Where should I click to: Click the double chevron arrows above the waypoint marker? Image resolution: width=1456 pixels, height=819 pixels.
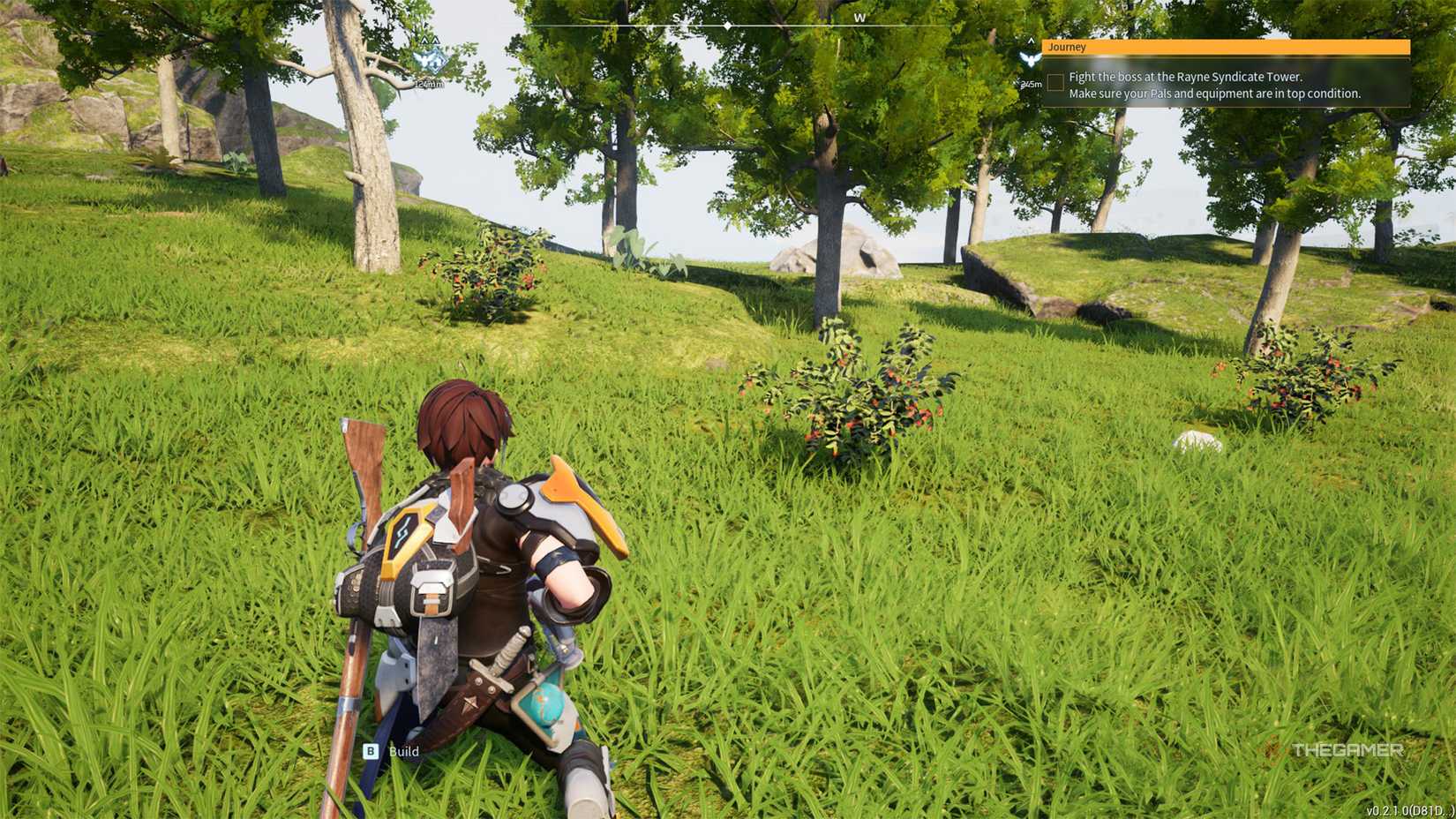(430, 39)
